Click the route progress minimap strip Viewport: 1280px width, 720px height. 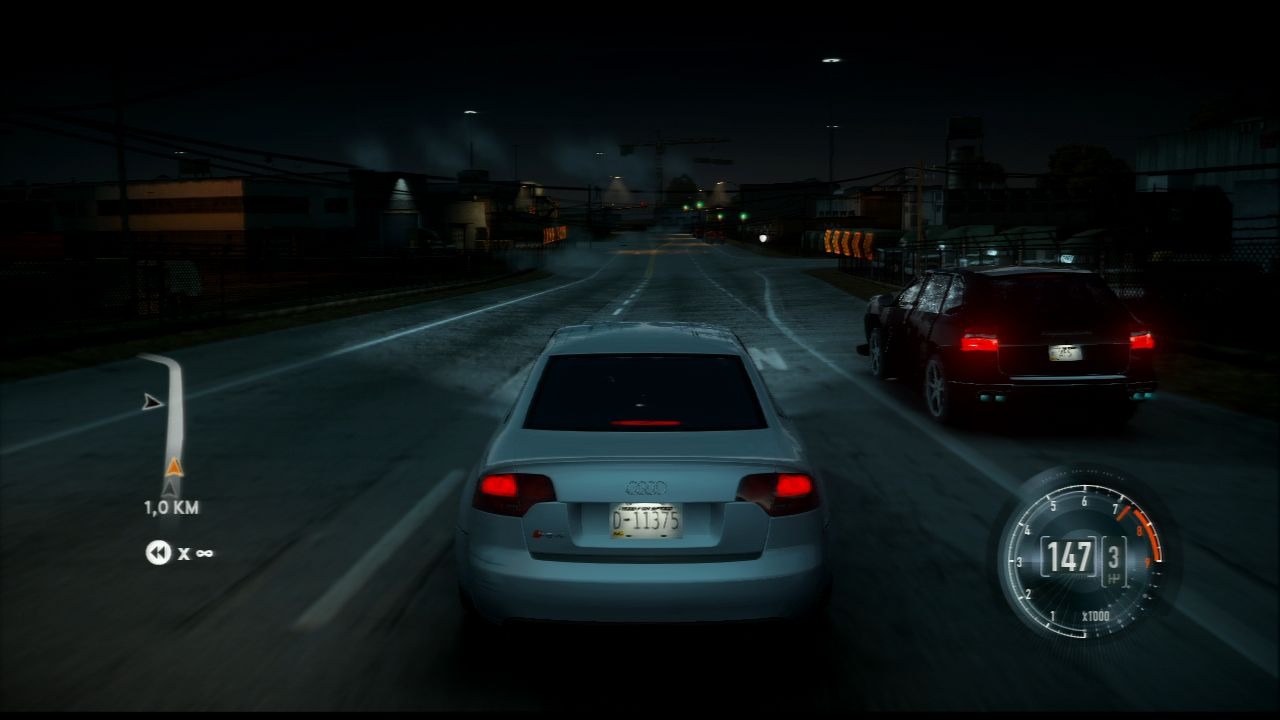(x=174, y=420)
